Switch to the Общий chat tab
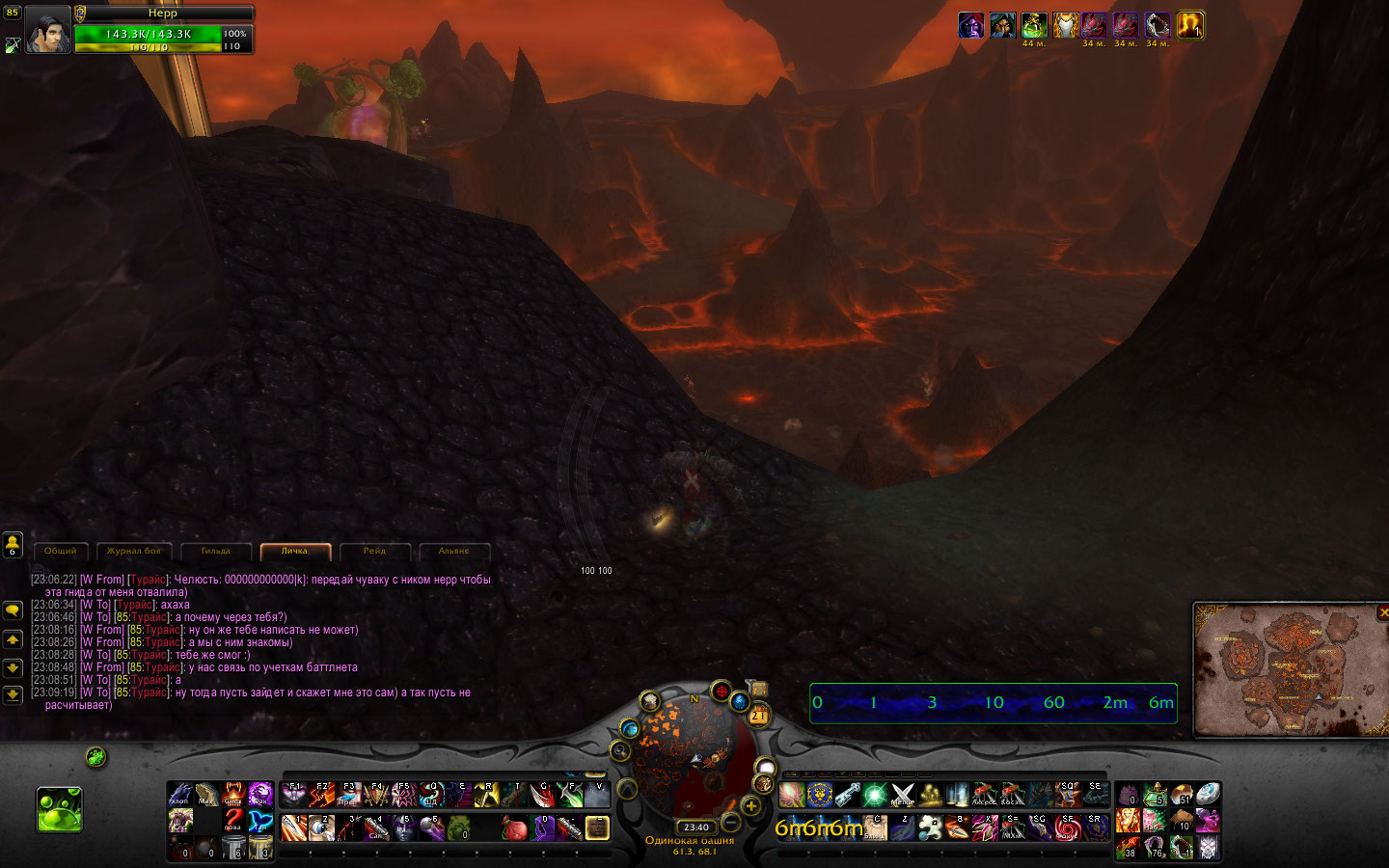The height and width of the screenshot is (868, 1389). point(60,551)
